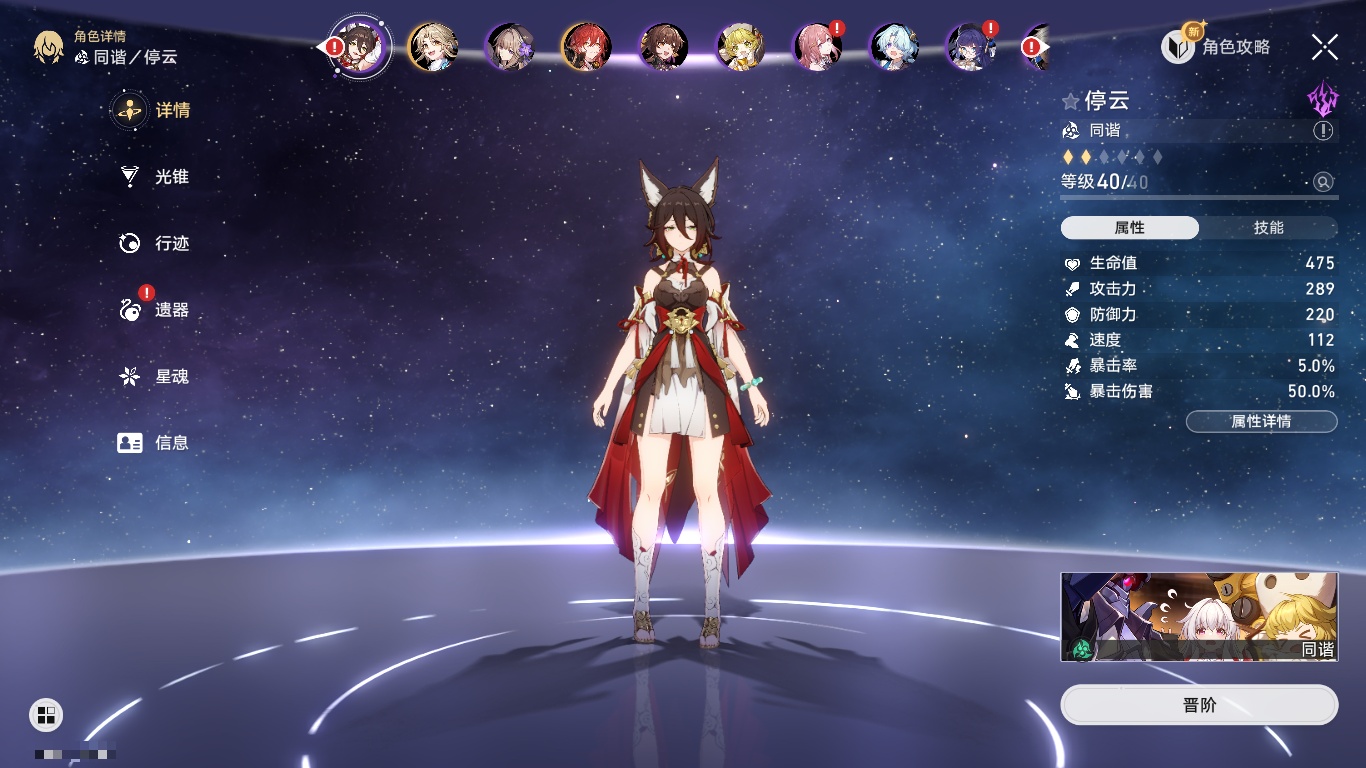Screen dimensions: 1366x768
Task: Open the 详情 details menu entry
Action: point(153,110)
